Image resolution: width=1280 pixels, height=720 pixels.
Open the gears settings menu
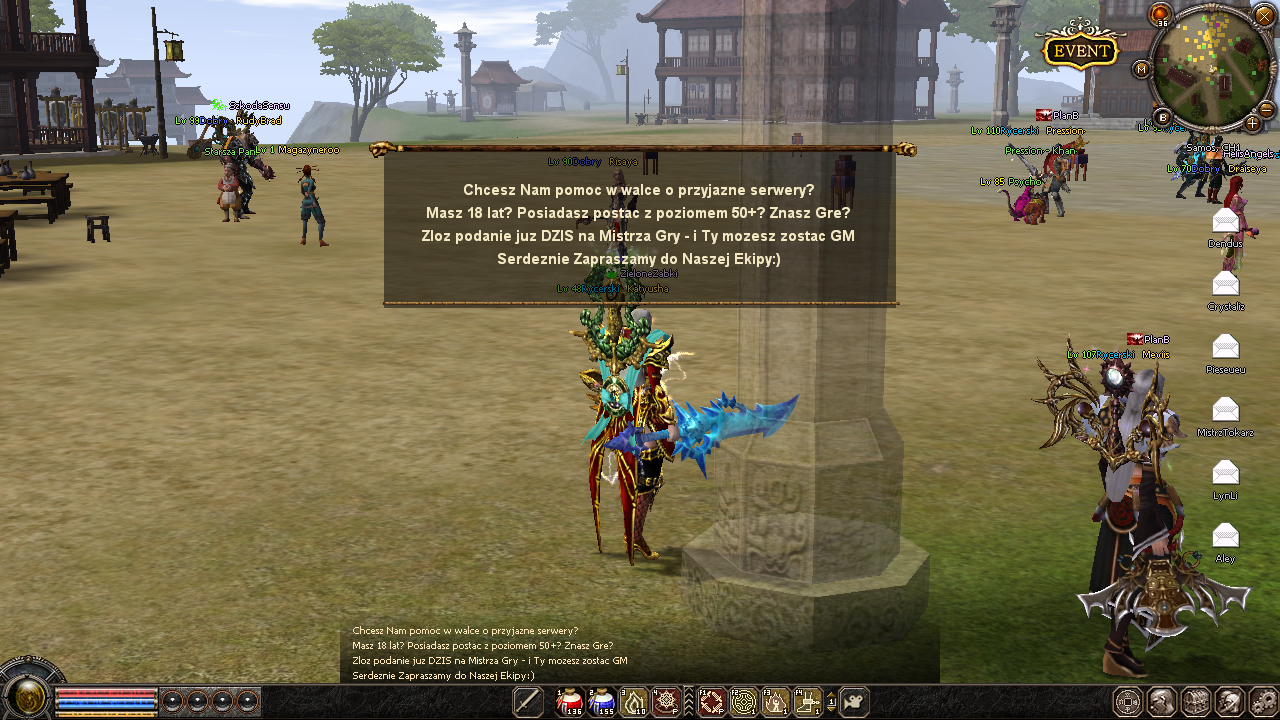coord(1264,702)
